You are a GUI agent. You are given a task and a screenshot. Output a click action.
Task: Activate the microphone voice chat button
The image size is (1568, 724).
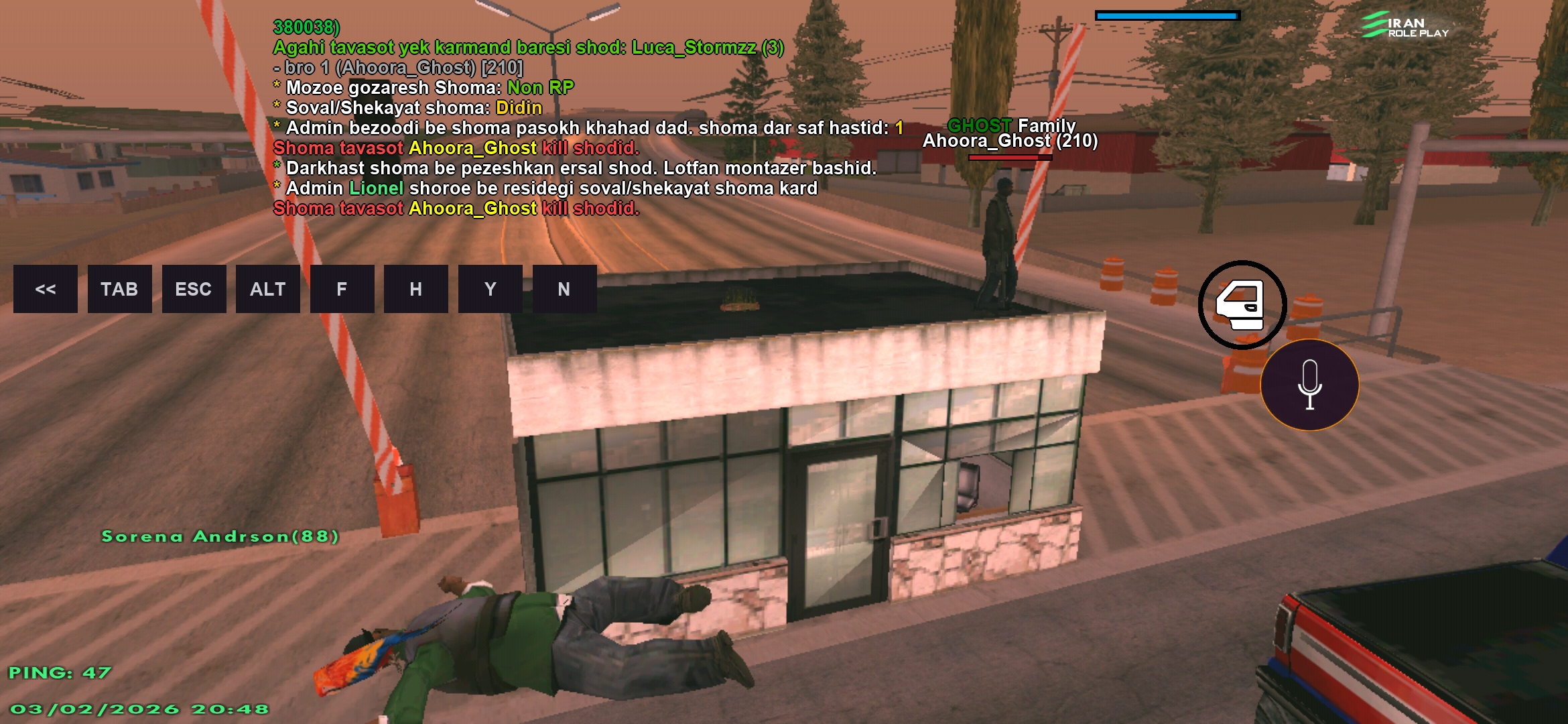click(x=1309, y=384)
